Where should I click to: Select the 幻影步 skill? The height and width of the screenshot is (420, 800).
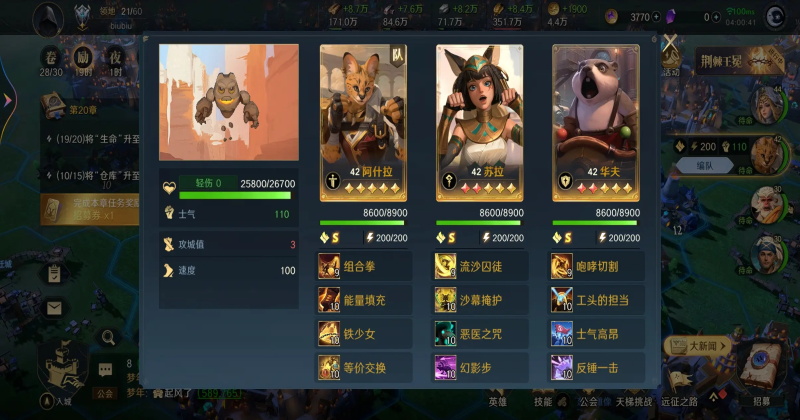(480, 368)
